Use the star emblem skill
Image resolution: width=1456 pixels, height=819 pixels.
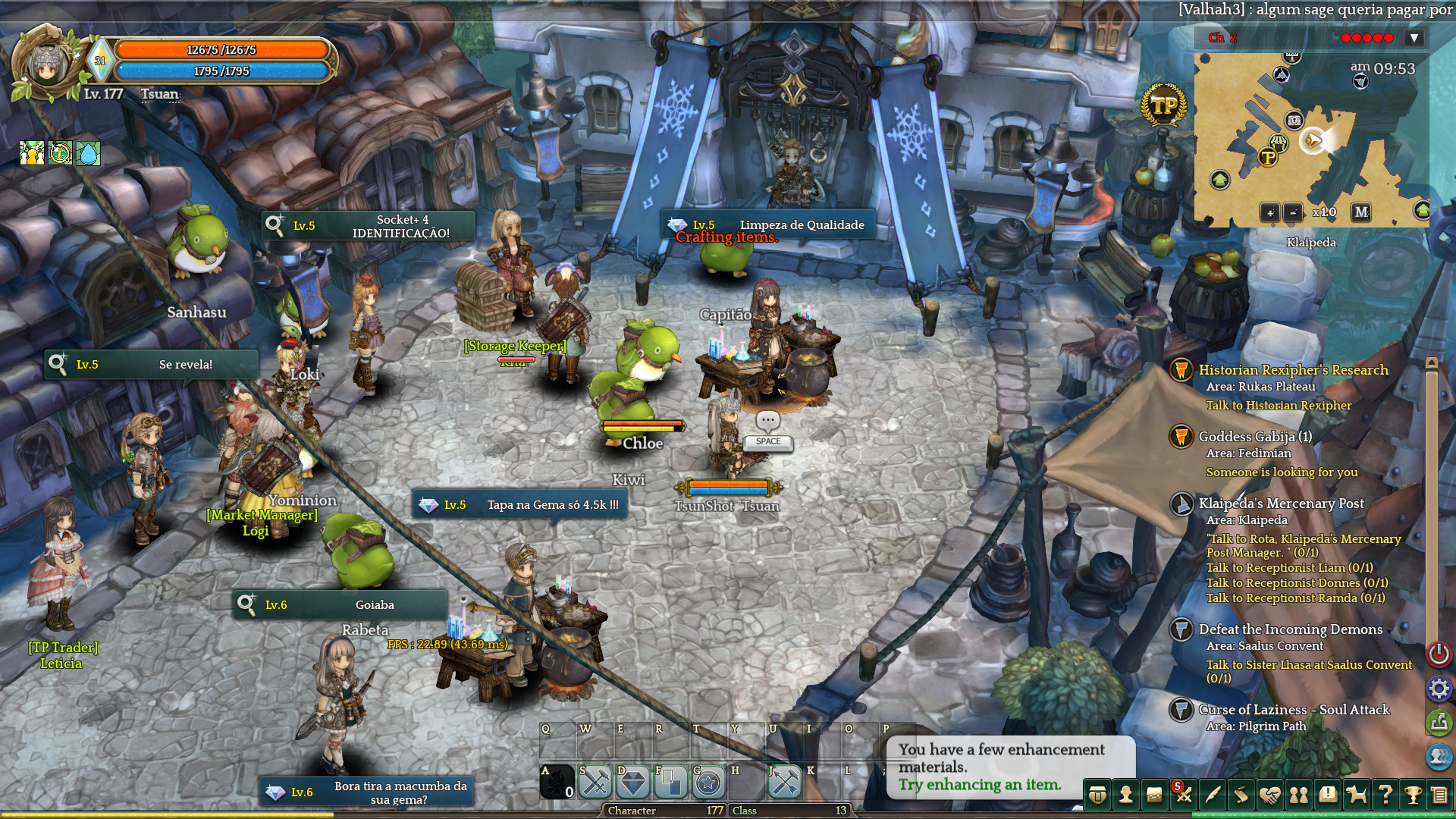click(x=708, y=783)
